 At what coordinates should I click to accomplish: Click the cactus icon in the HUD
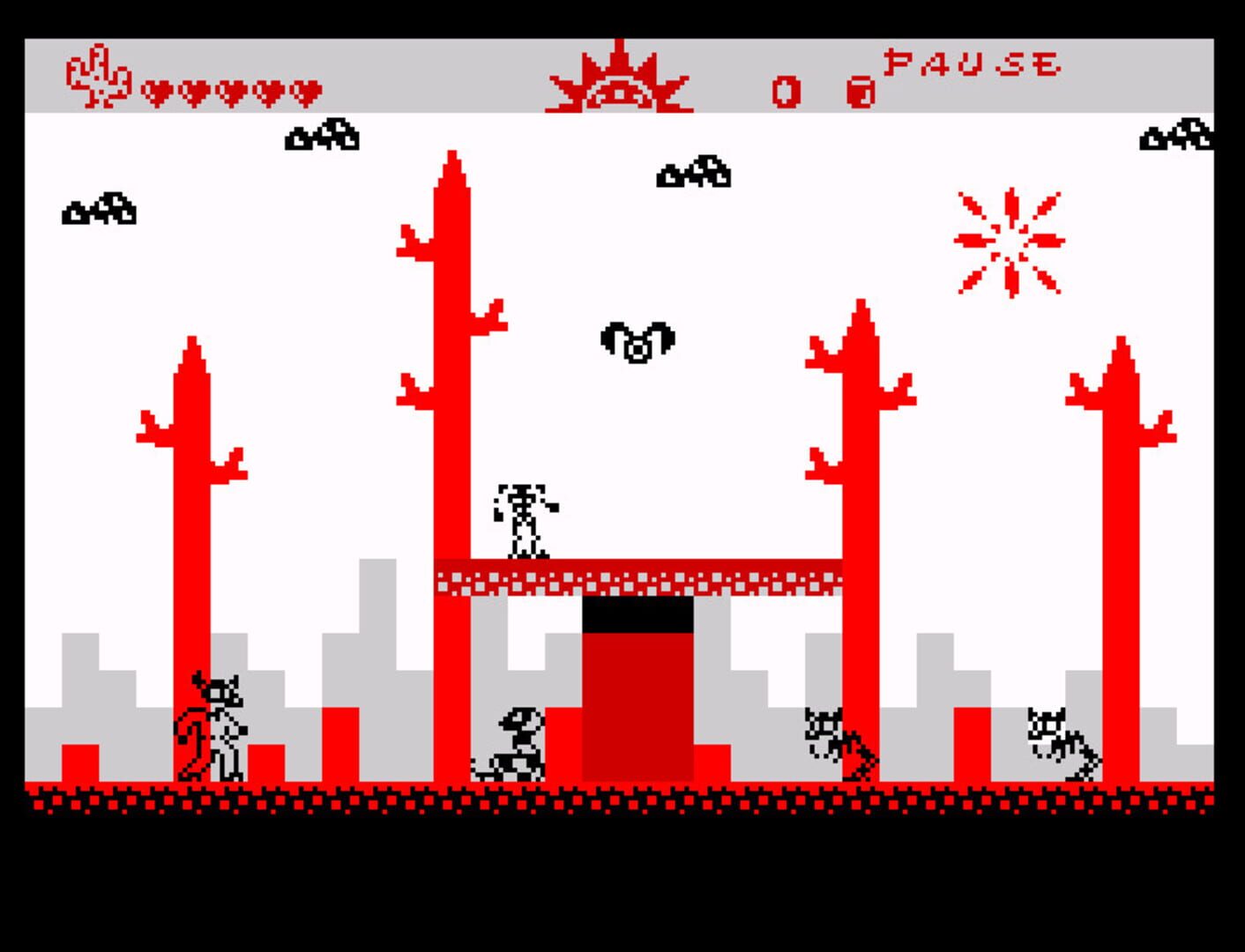point(97,75)
